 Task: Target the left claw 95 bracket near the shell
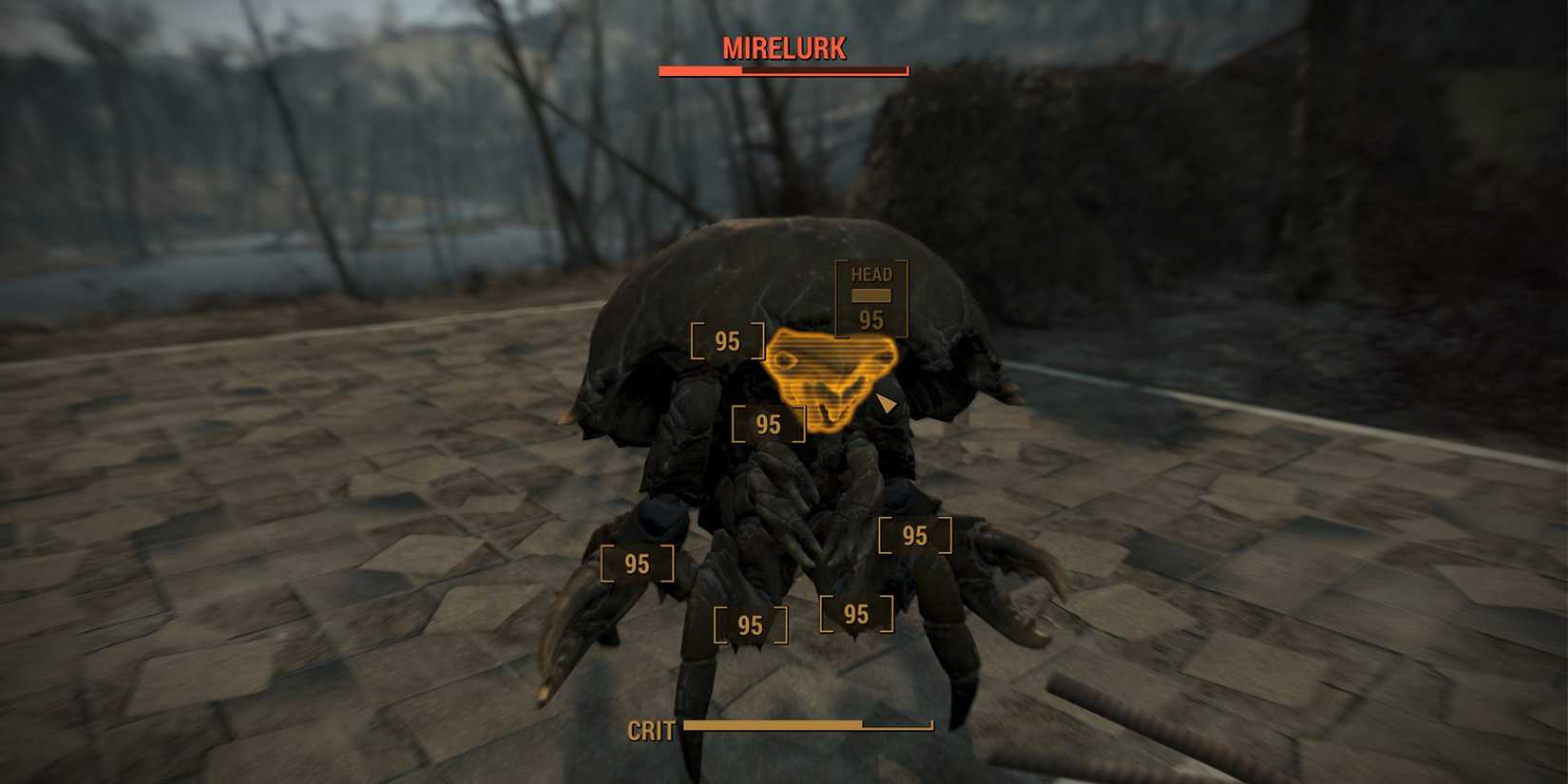pyautogui.click(x=727, y=338)
